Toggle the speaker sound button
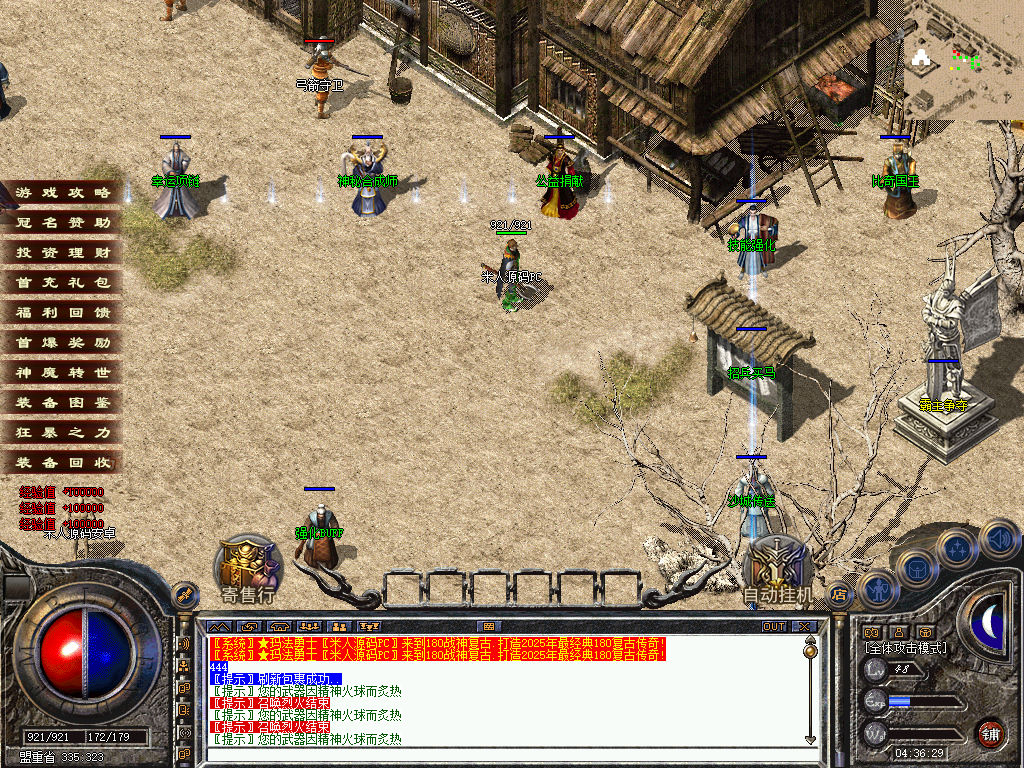1024x768 pixels. click(999, 539)
